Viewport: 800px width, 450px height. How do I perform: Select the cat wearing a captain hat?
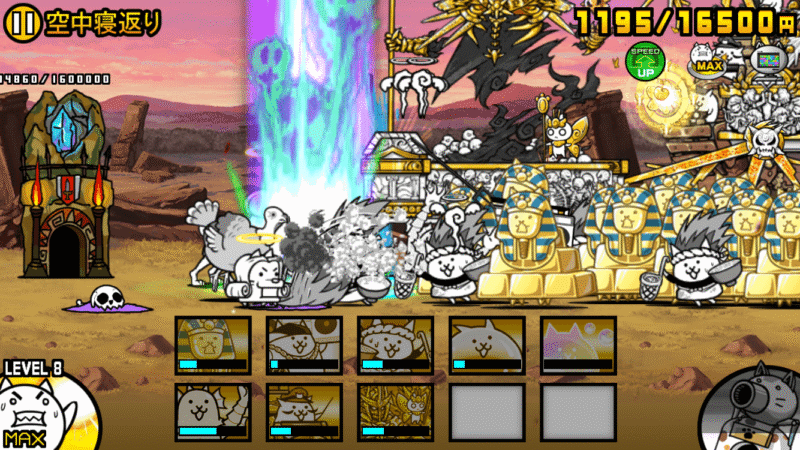point(304,412)
